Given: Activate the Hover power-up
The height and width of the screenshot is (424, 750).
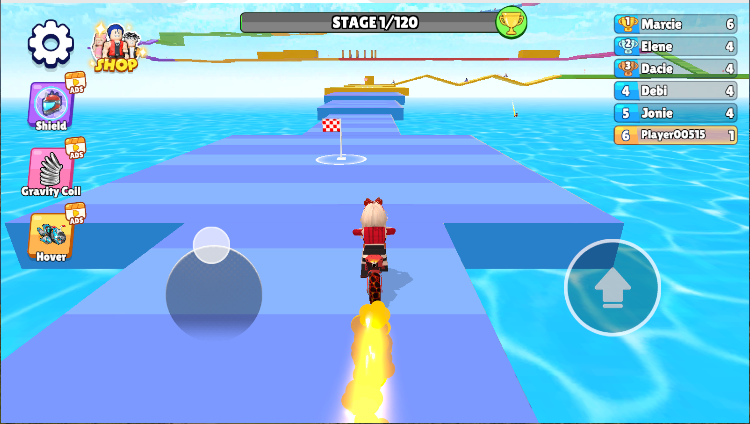Looking at the screenshot, I should pyautogui.click(x=51, y=237).
